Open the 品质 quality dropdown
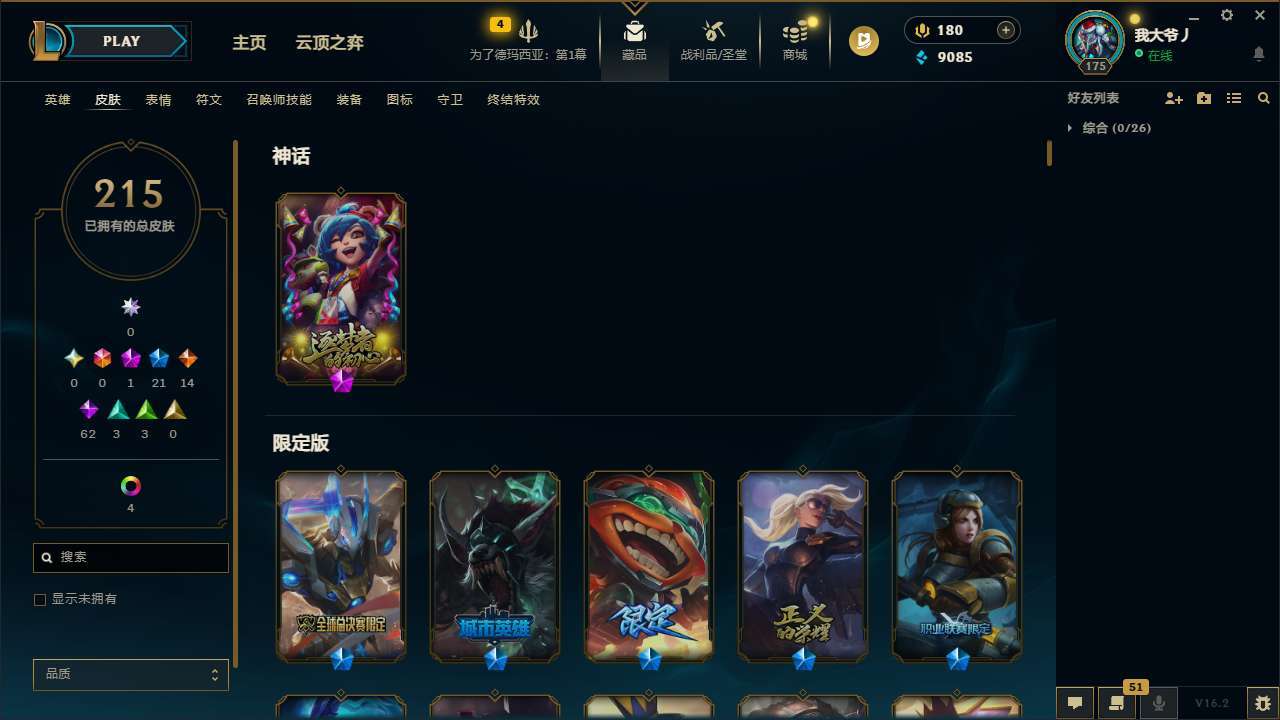Screen dimensions: 1280x720 click(x=130, y=674)
